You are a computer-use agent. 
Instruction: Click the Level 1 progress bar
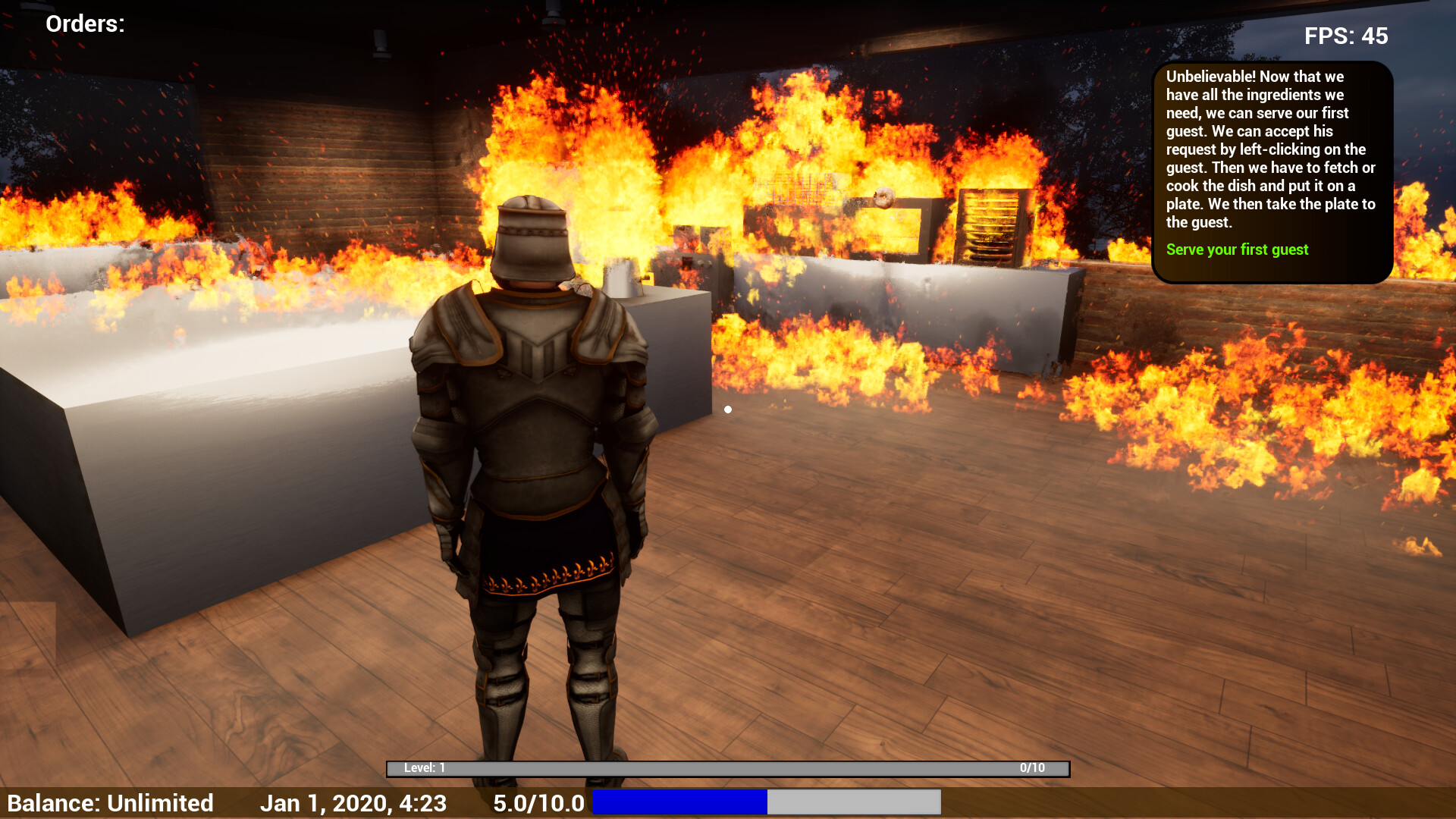click(x=728, y=768)
